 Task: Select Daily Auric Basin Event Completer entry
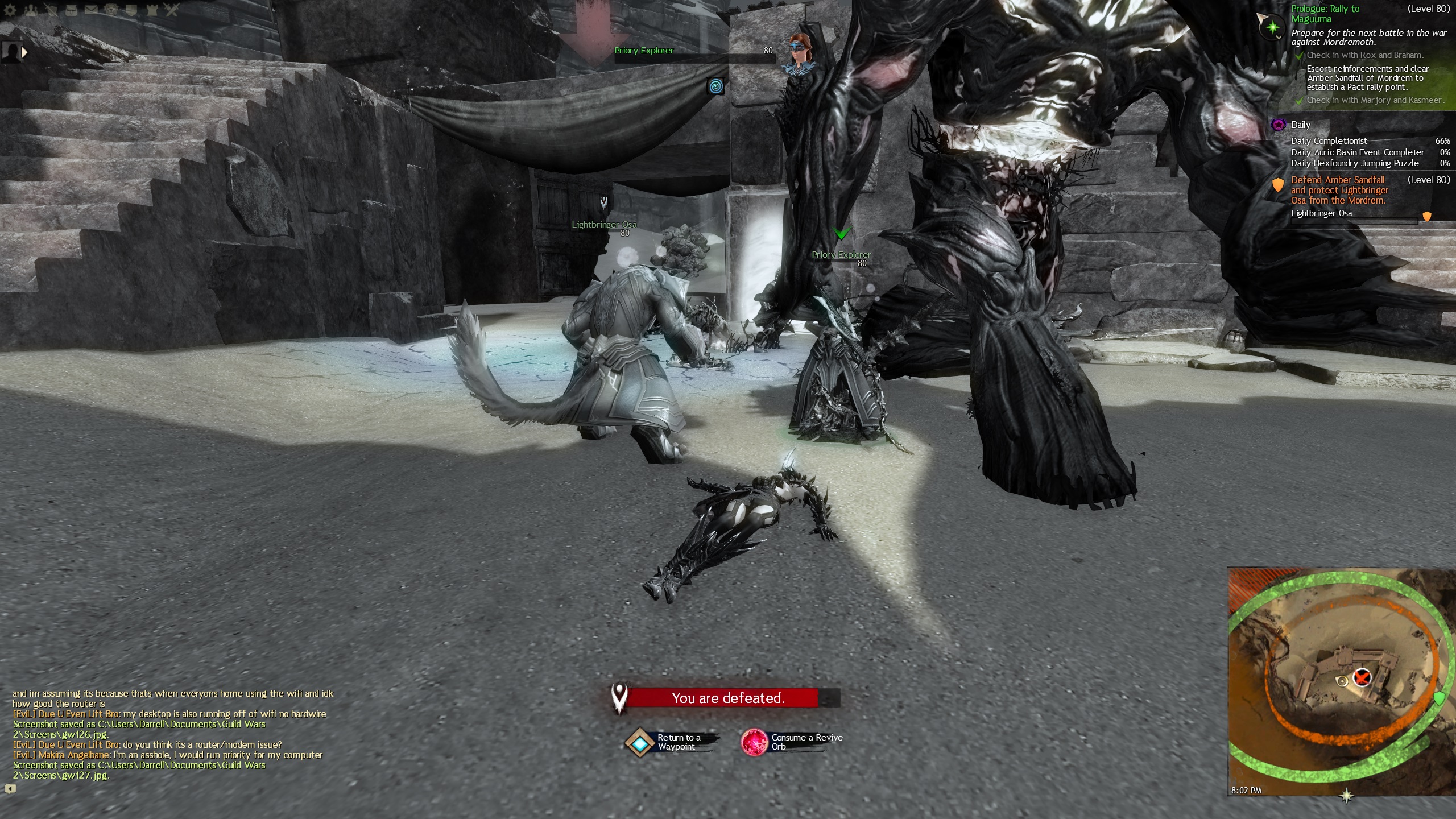pyautogui.click(x=1357, y=152)
